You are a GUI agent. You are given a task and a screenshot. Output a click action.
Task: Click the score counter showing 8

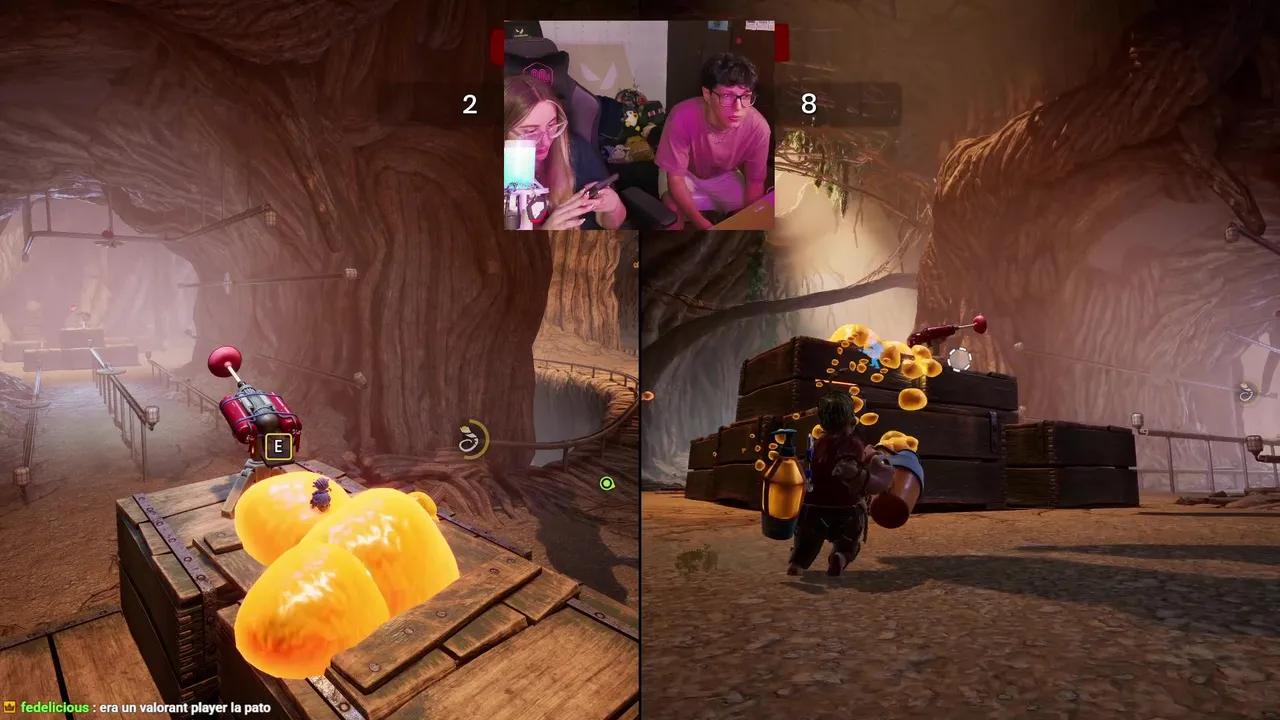[x=808, y=104]
